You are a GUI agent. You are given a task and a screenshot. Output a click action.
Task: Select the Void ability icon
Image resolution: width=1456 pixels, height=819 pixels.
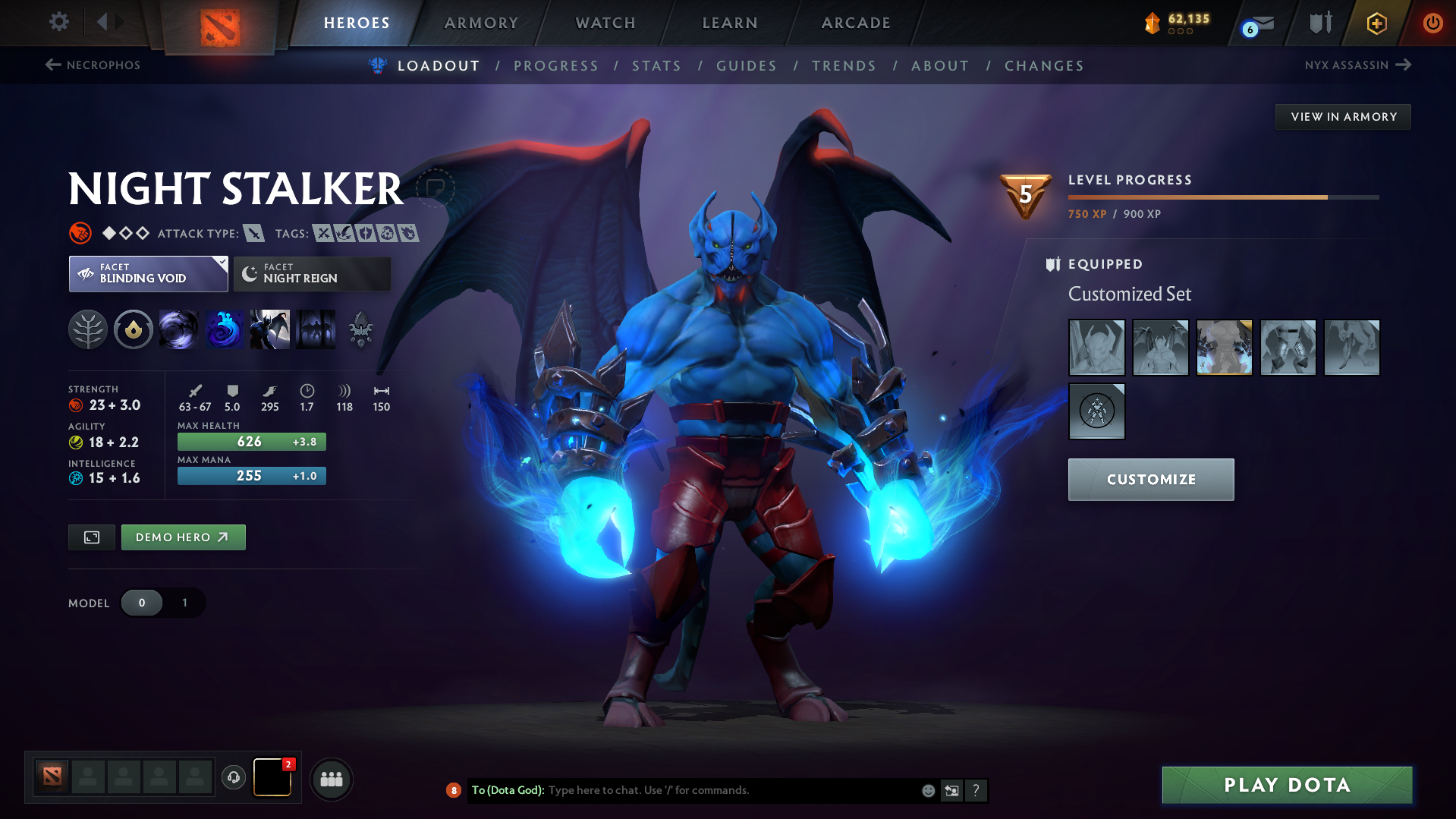click(179, 329)
